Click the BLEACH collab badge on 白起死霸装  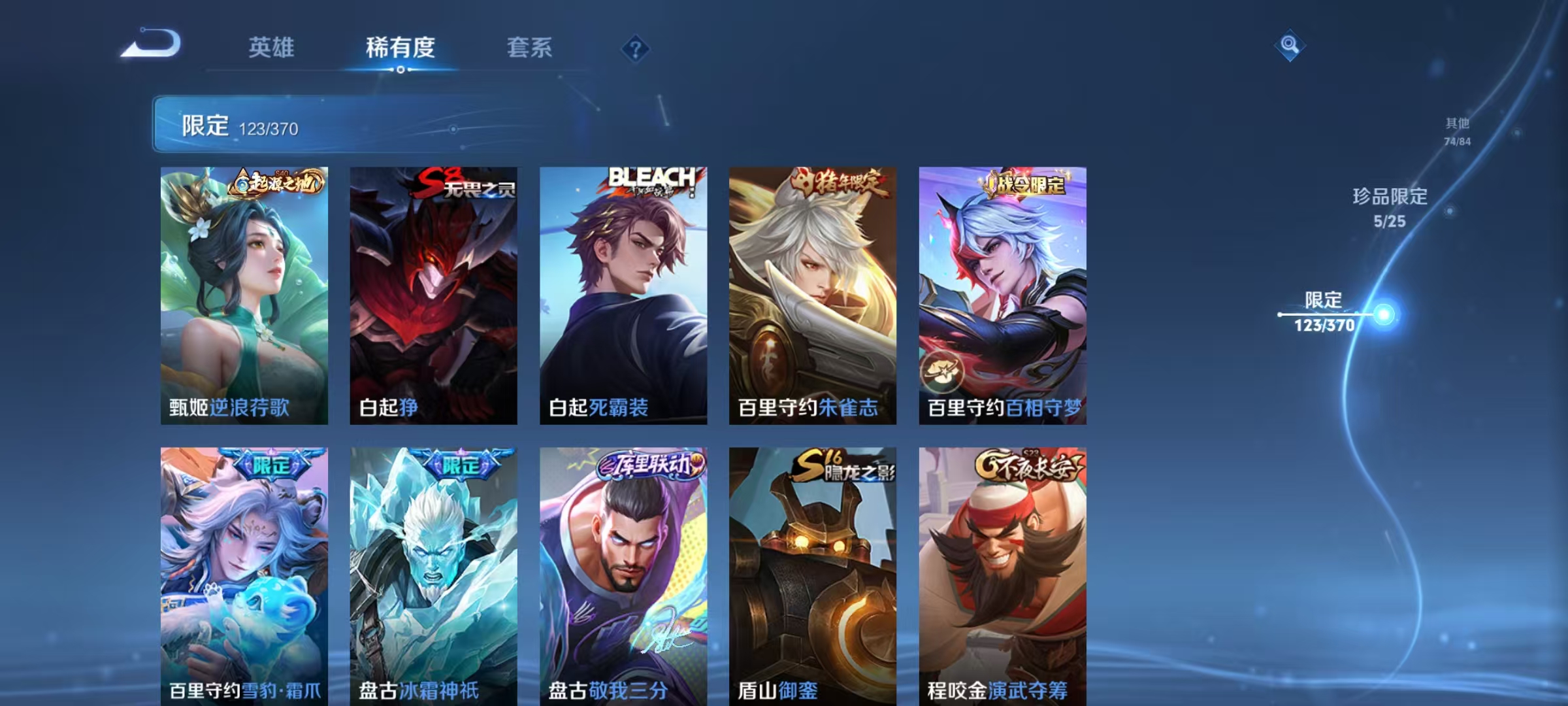(651, 181)
